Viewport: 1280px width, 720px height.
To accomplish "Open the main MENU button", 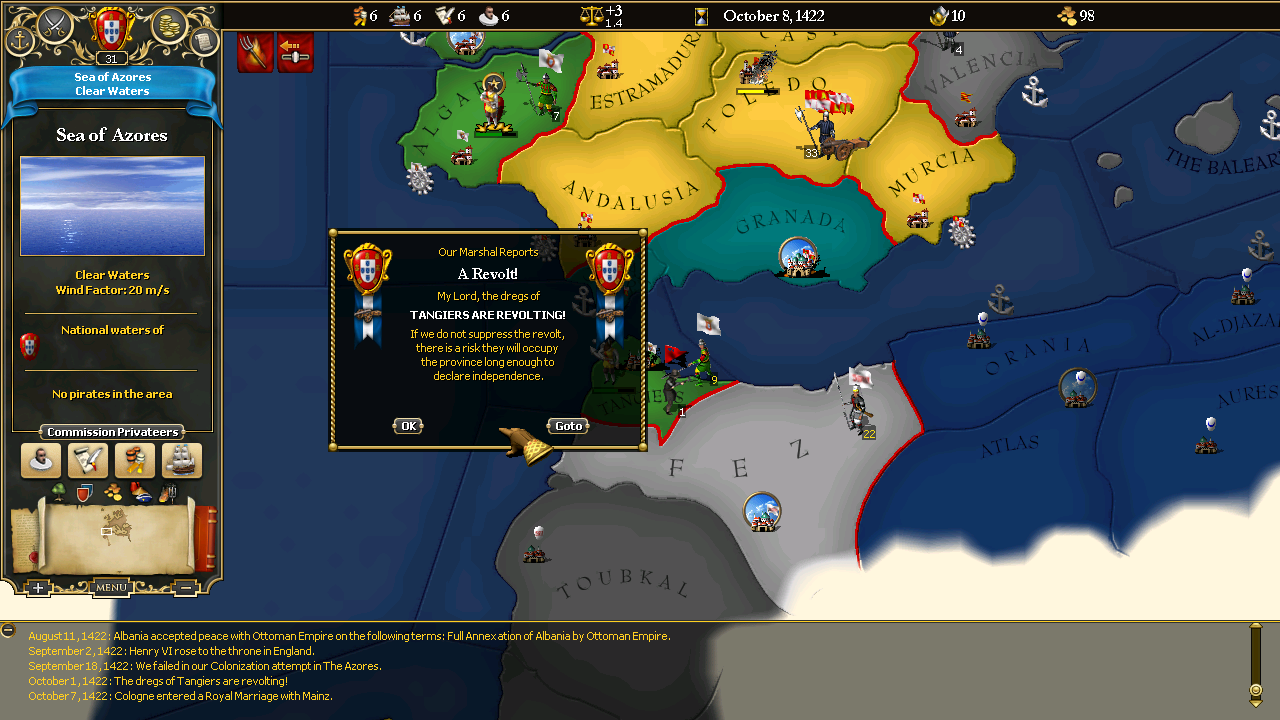I will point(111,588).
